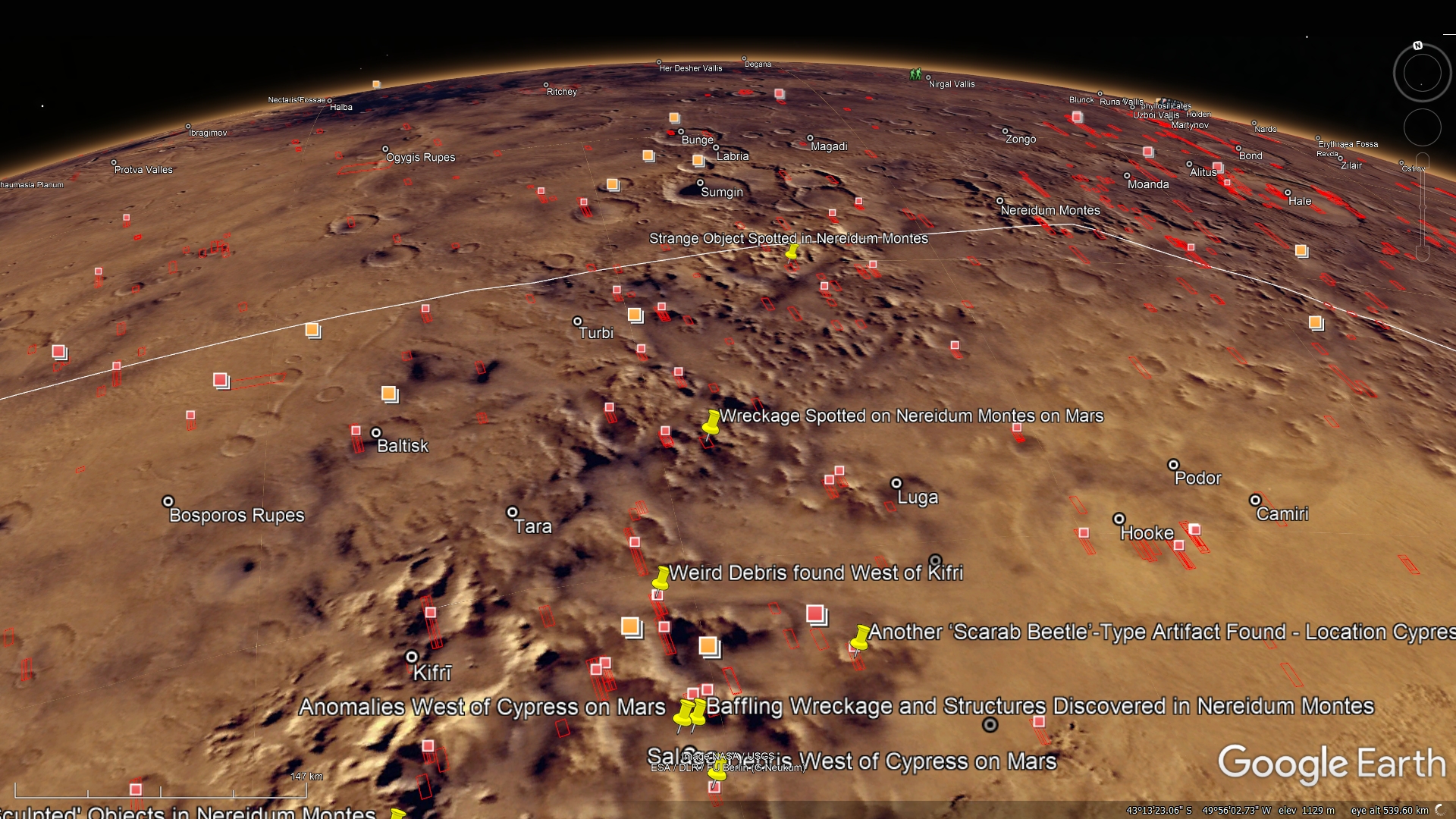Viewport: 1456px width, 819px height.
Task: Click the move joystick navigation control
Action: (1422, 127)
